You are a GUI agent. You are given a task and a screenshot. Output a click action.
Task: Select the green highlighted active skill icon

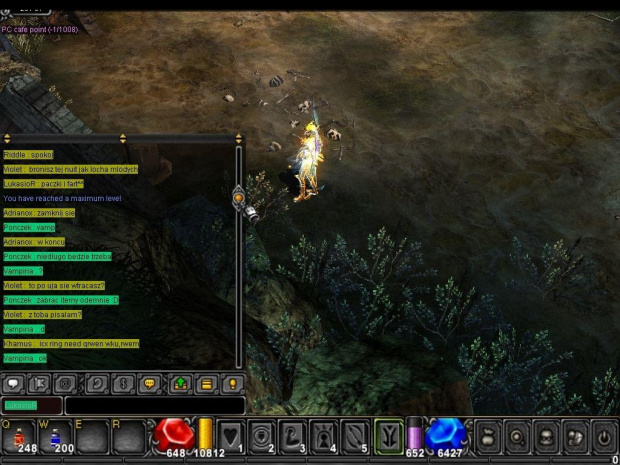pos(389,436)
